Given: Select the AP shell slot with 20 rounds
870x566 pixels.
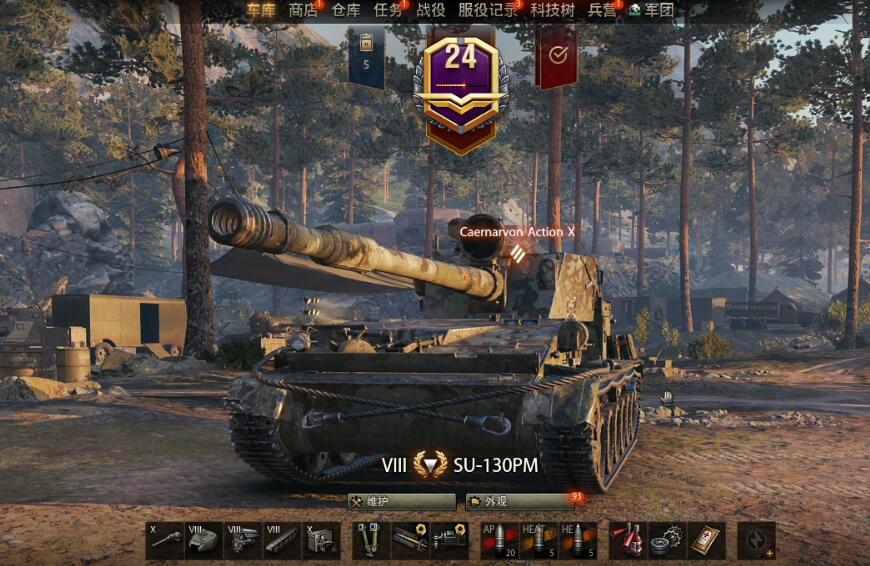Looking at the screenshot, I should coord(500,540).
